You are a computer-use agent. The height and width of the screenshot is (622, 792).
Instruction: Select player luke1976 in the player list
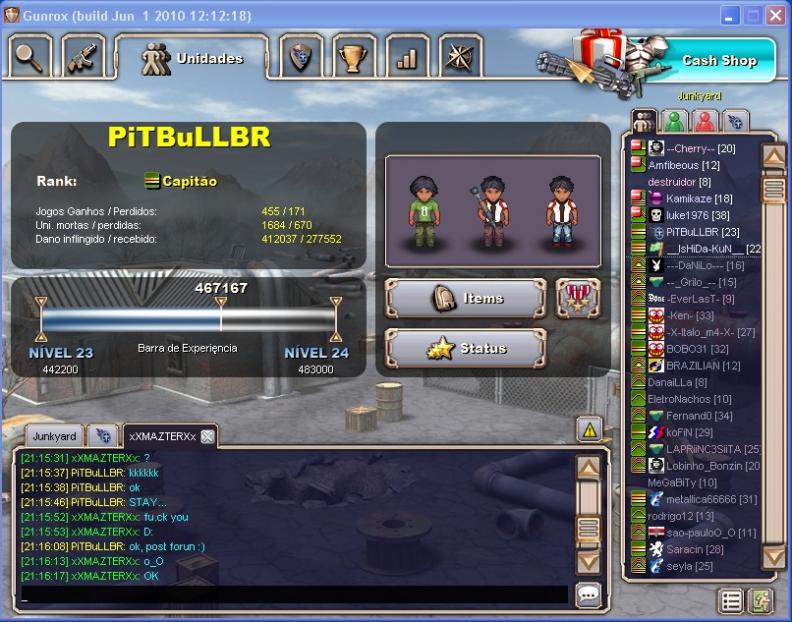click(683, 215)
